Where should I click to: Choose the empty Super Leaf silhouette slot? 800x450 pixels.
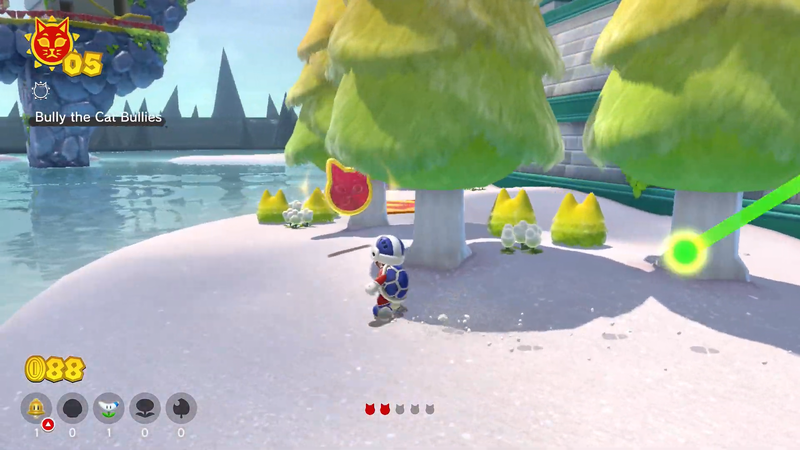point(181,408)
